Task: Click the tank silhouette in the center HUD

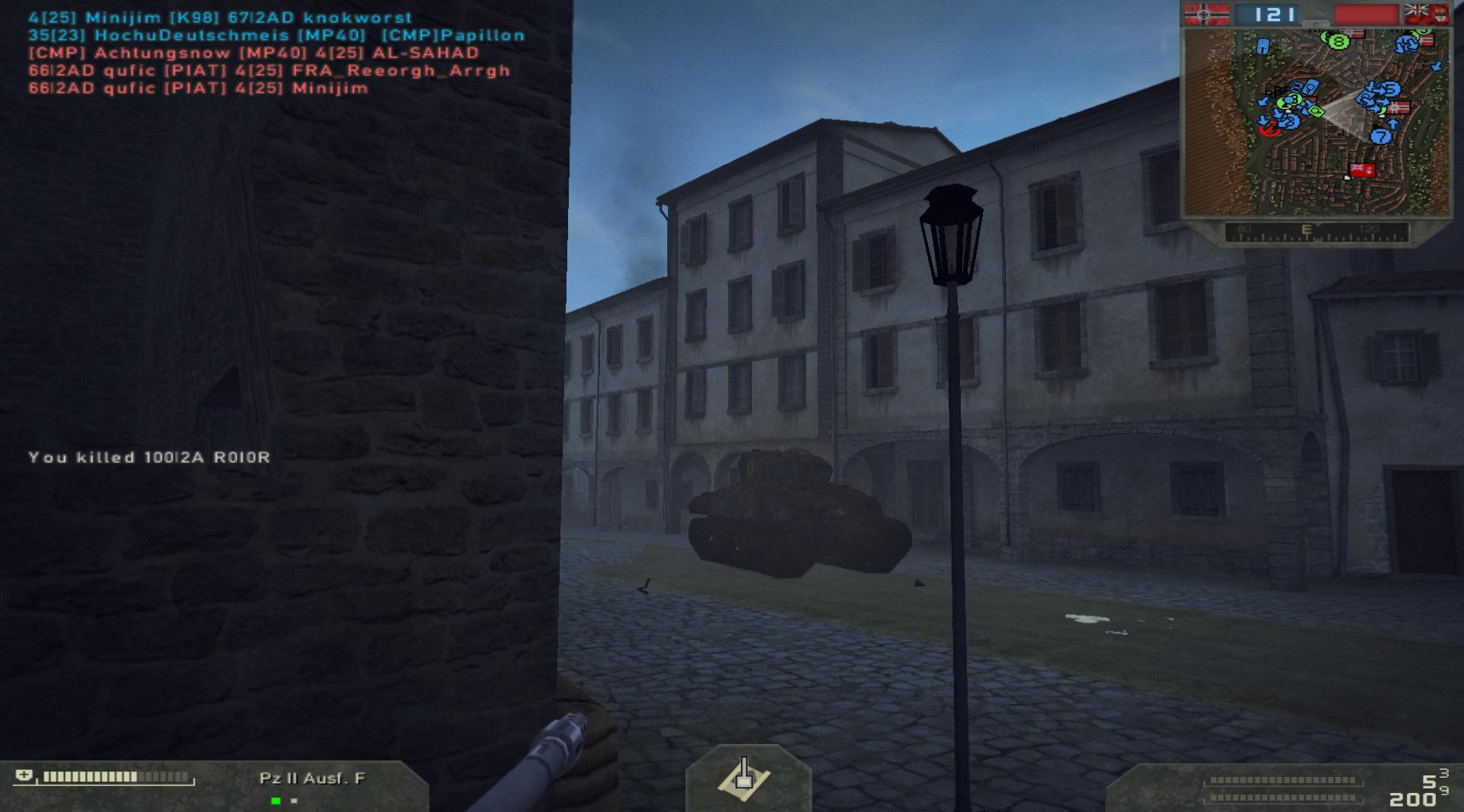Action: pos(743,778)
